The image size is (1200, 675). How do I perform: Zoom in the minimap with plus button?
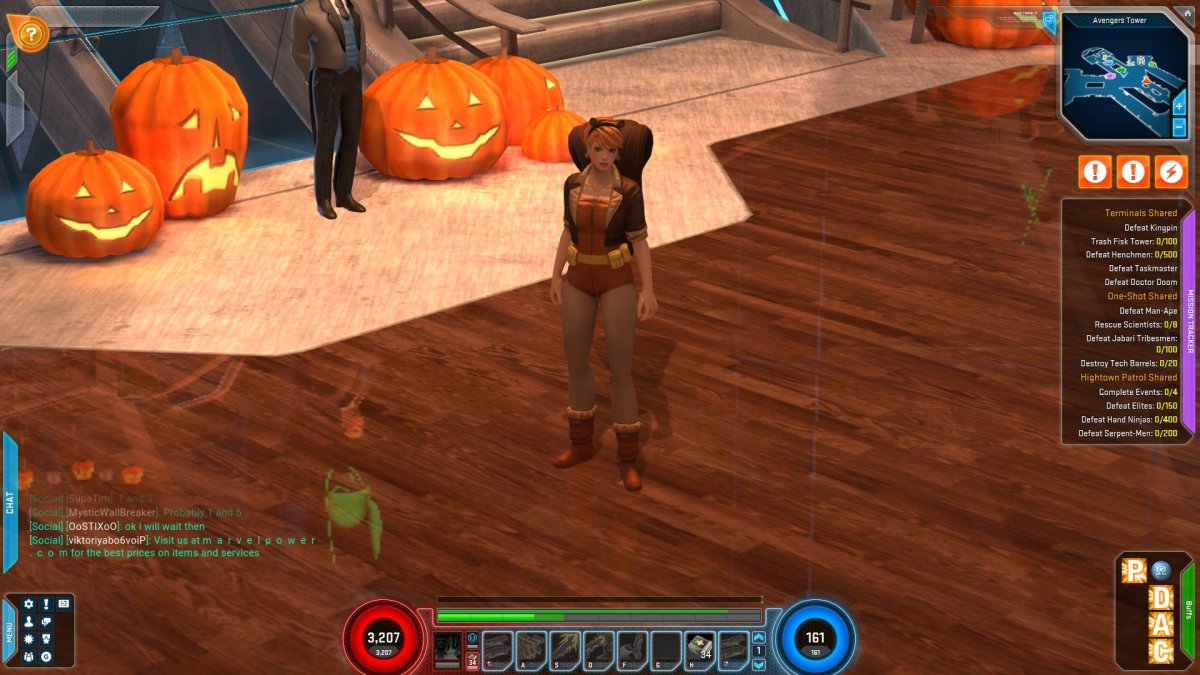pos(1179,106)
